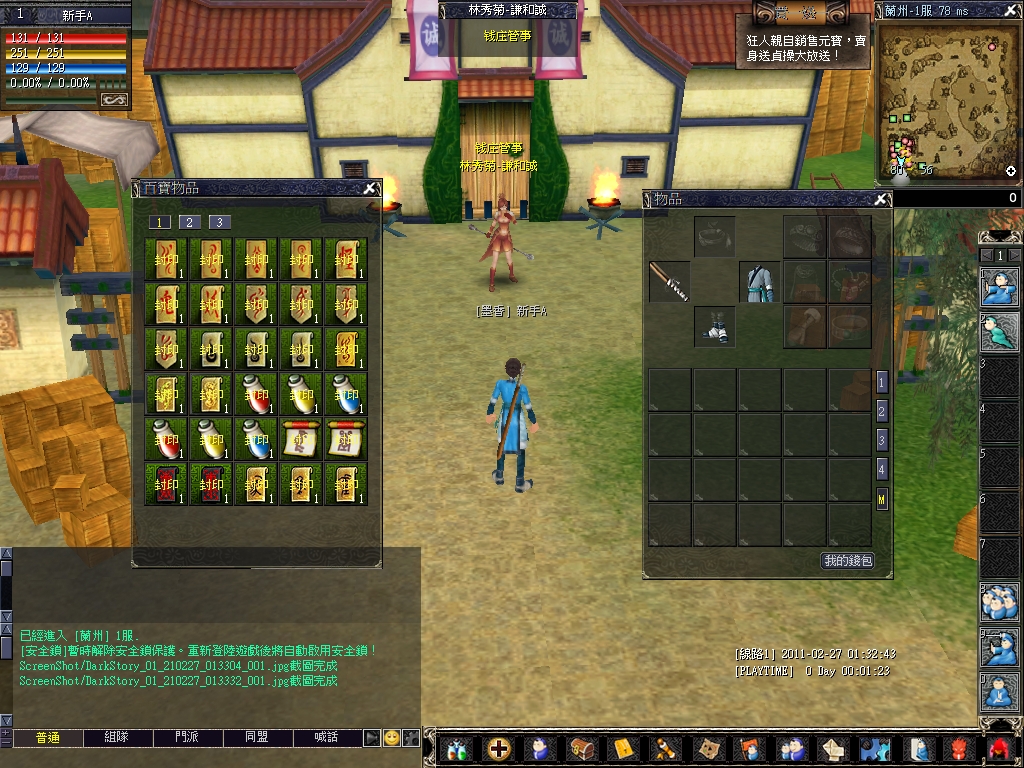Open the 同盟 chat channel
The height and width of the screenshot is (768, 1024).
257,738
